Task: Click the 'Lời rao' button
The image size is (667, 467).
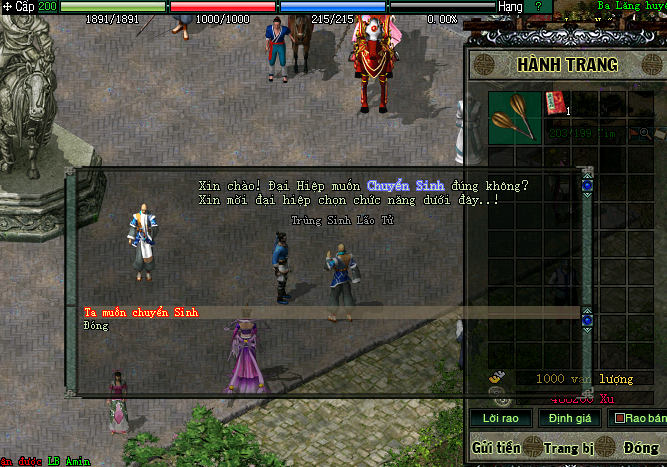Action: point(500,418)
